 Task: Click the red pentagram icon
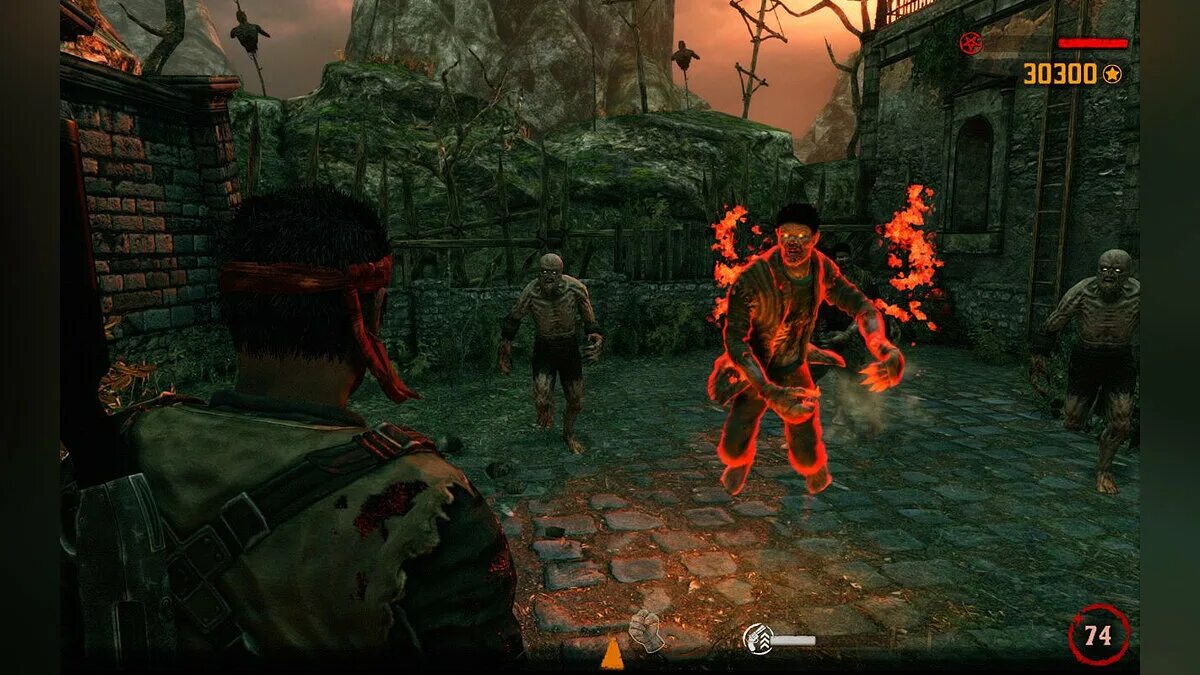pyautogui.click(x=969, y=43)
